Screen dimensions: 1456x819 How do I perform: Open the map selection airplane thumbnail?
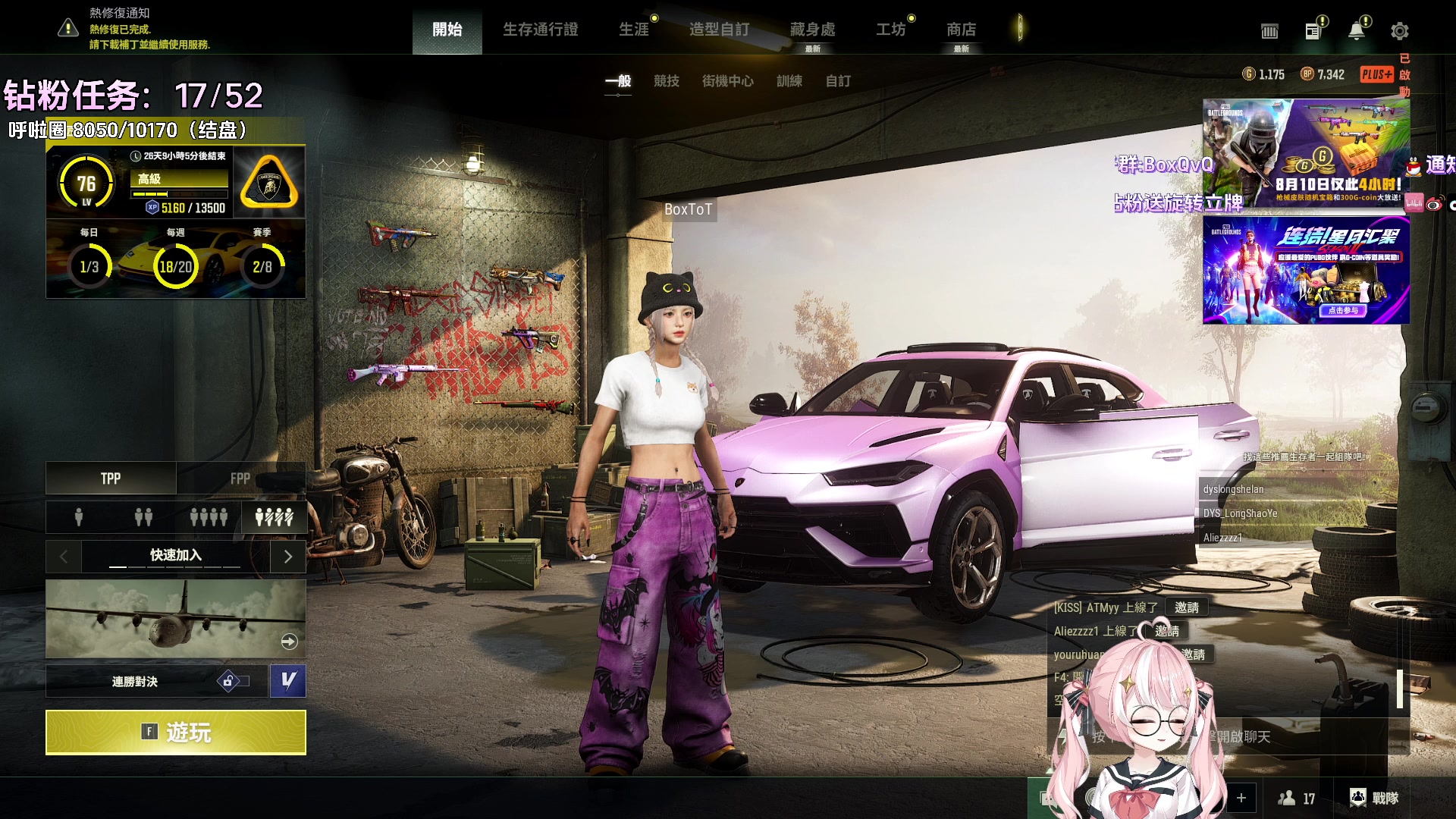pyautogui.click(x=175, y=618)
